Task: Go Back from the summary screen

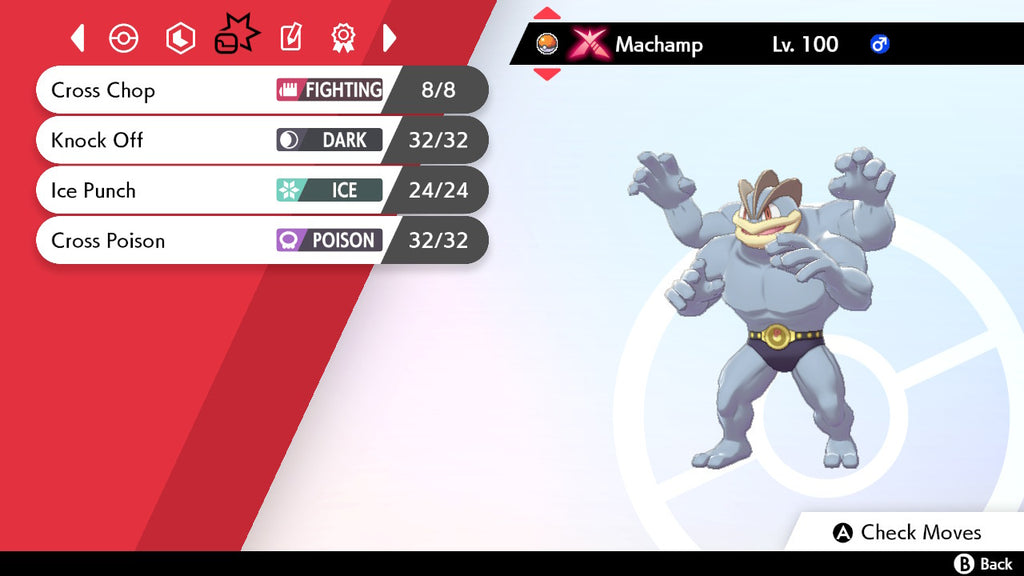Action: pyautogui.click(x=985, y=565)
